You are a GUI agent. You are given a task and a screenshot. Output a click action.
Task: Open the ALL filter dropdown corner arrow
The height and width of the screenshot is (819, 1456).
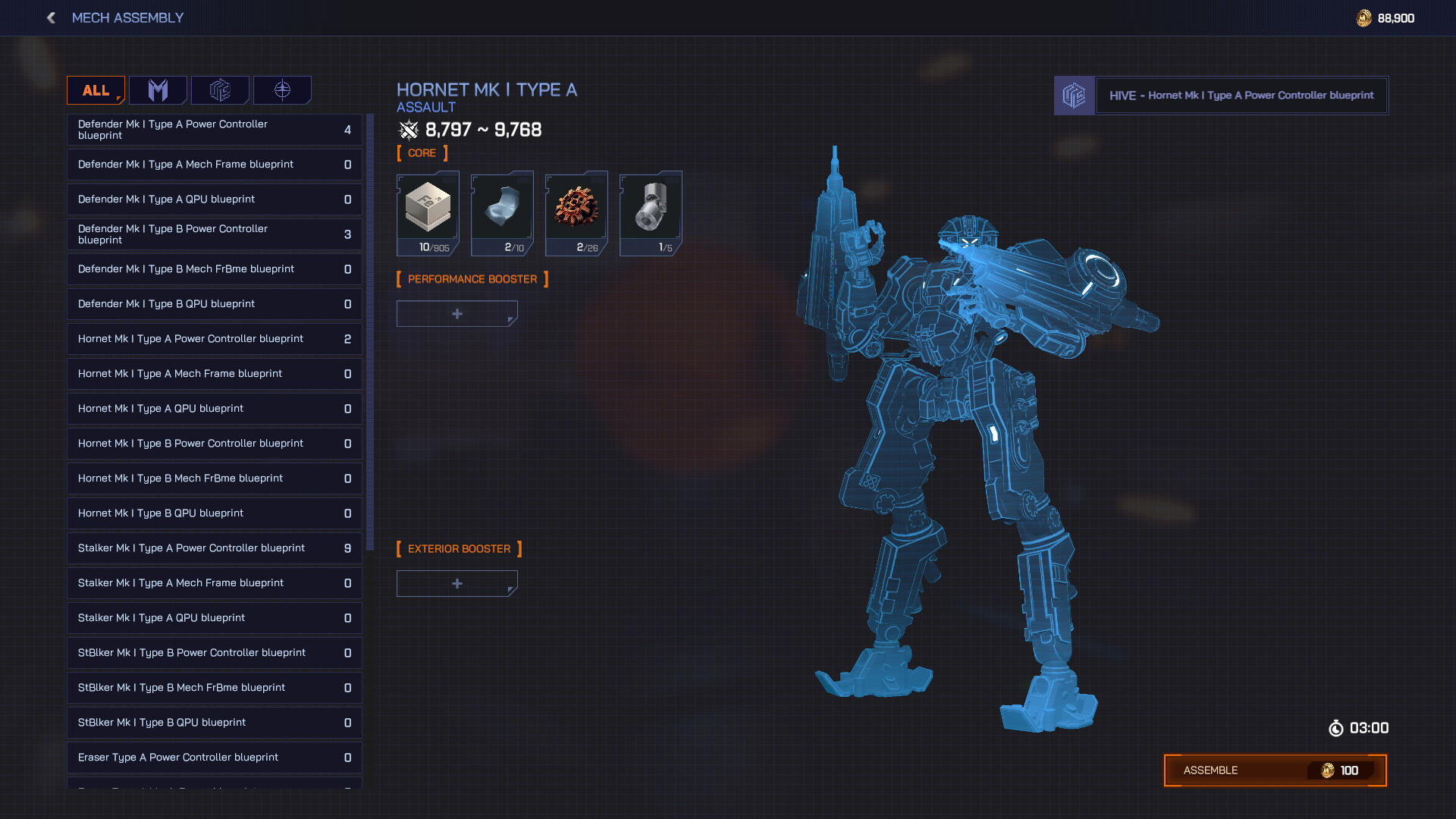click(x=118, y=99)
